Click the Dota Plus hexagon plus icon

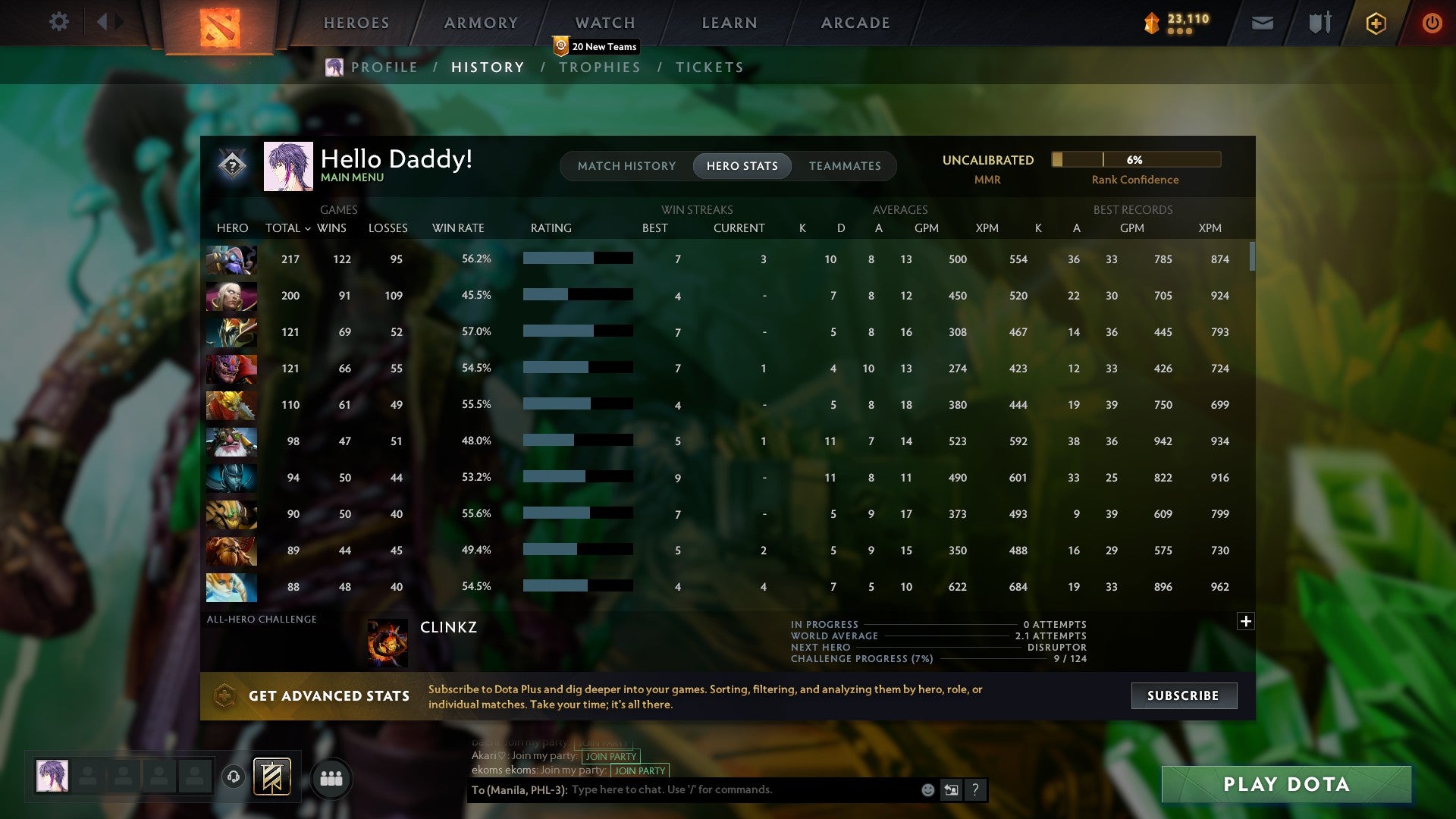[1376, 23]
